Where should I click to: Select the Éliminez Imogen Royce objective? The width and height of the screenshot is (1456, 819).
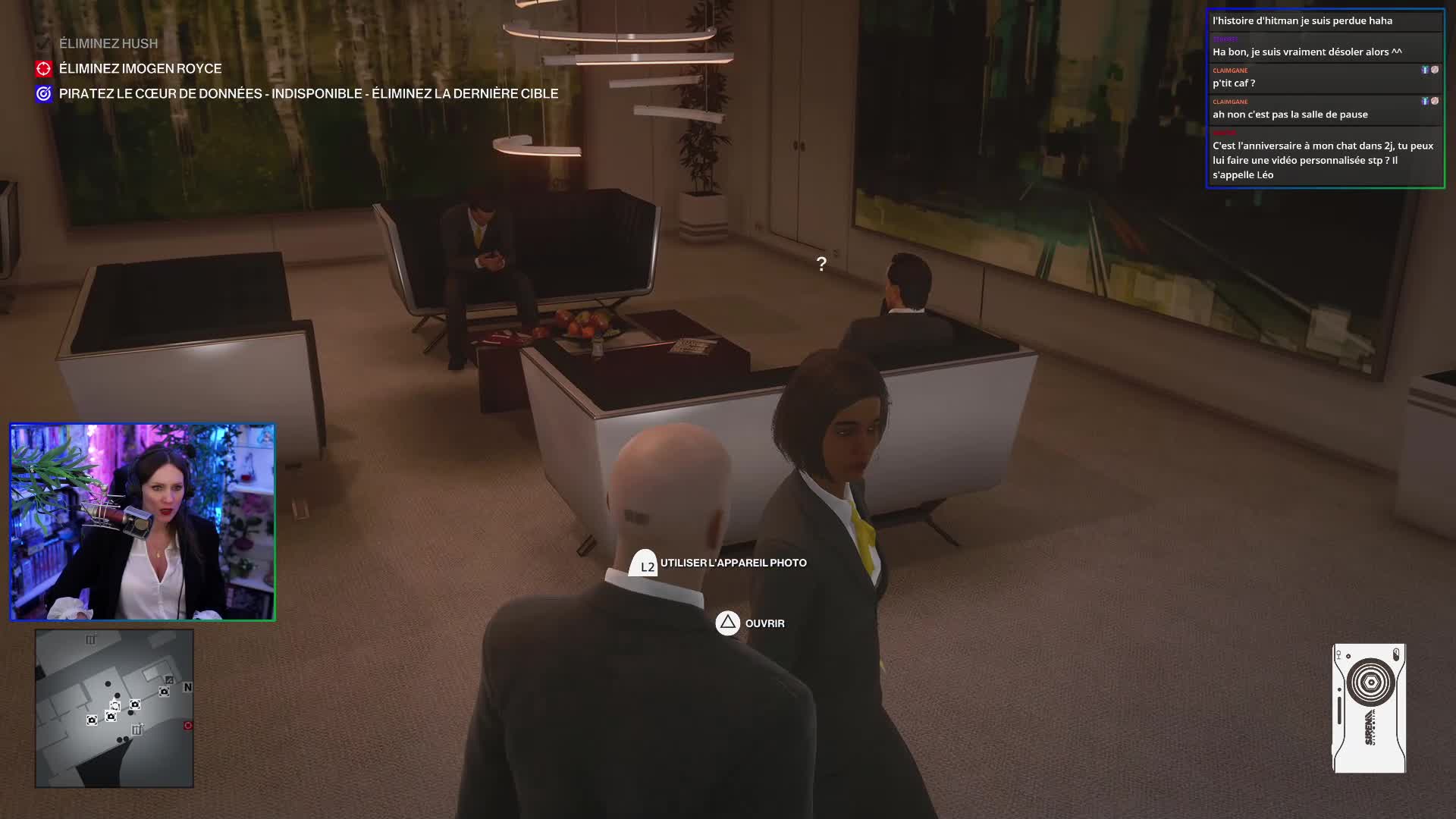click(x=140, y=69)
